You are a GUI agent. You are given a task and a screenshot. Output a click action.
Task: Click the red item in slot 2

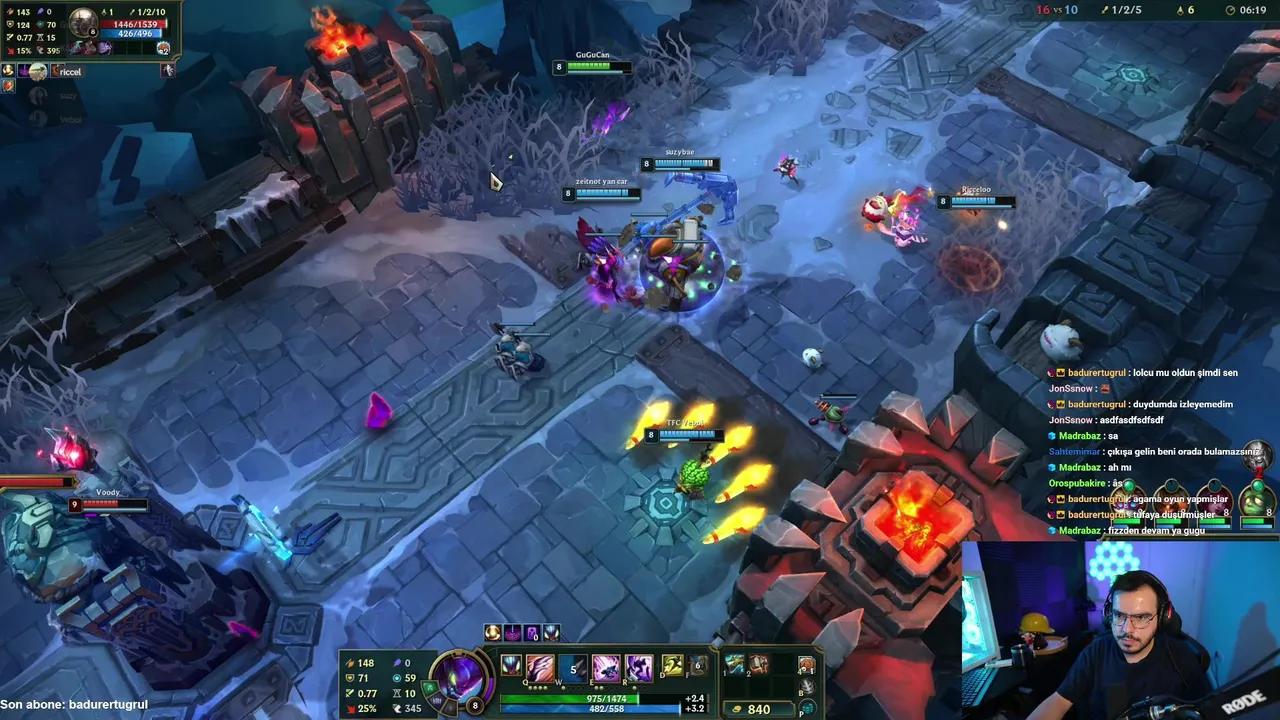coord(756,665)
